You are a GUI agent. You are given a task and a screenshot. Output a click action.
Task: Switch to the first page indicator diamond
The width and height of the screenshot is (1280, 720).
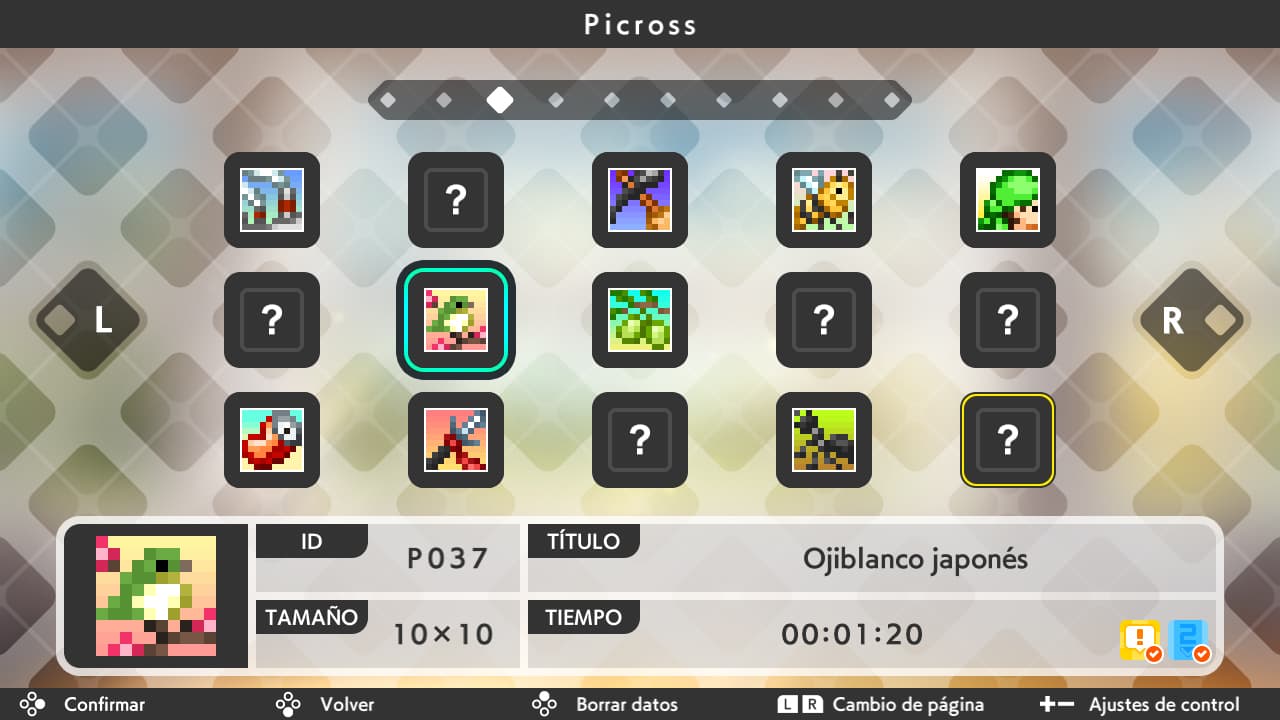390,99
